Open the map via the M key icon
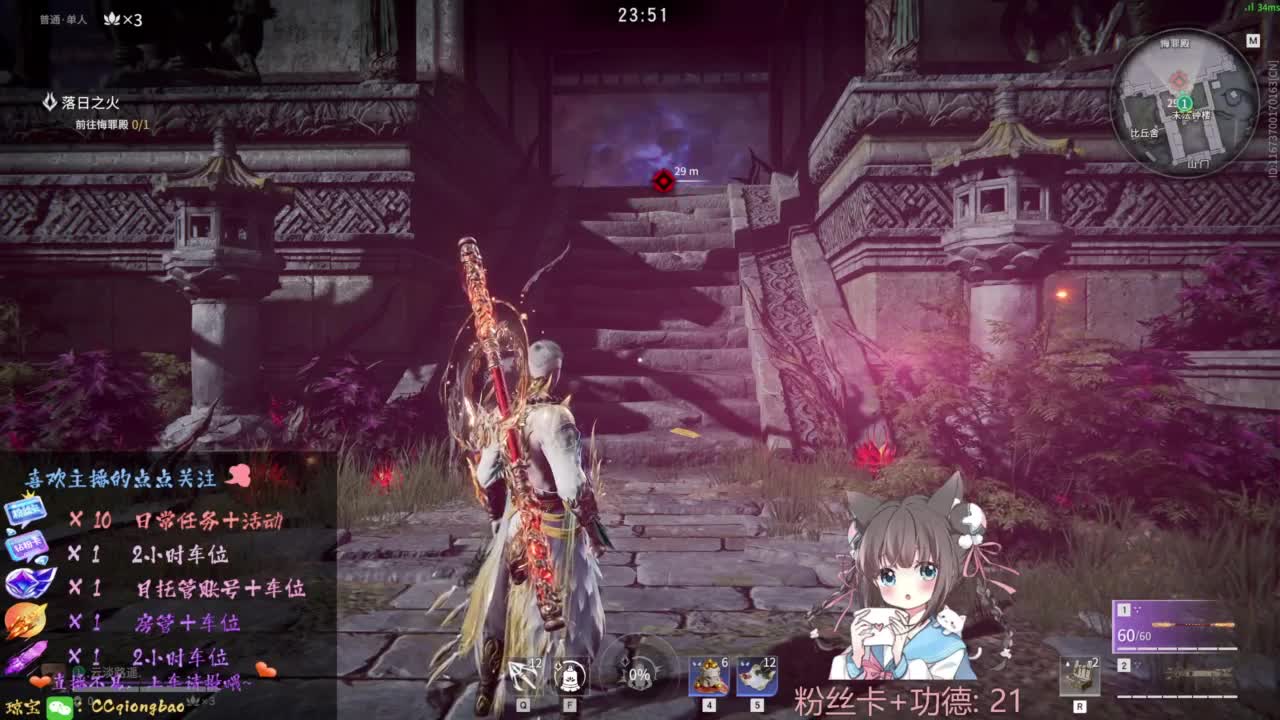This screenshot has width=1280, height=720. (x=1253, y=38)
